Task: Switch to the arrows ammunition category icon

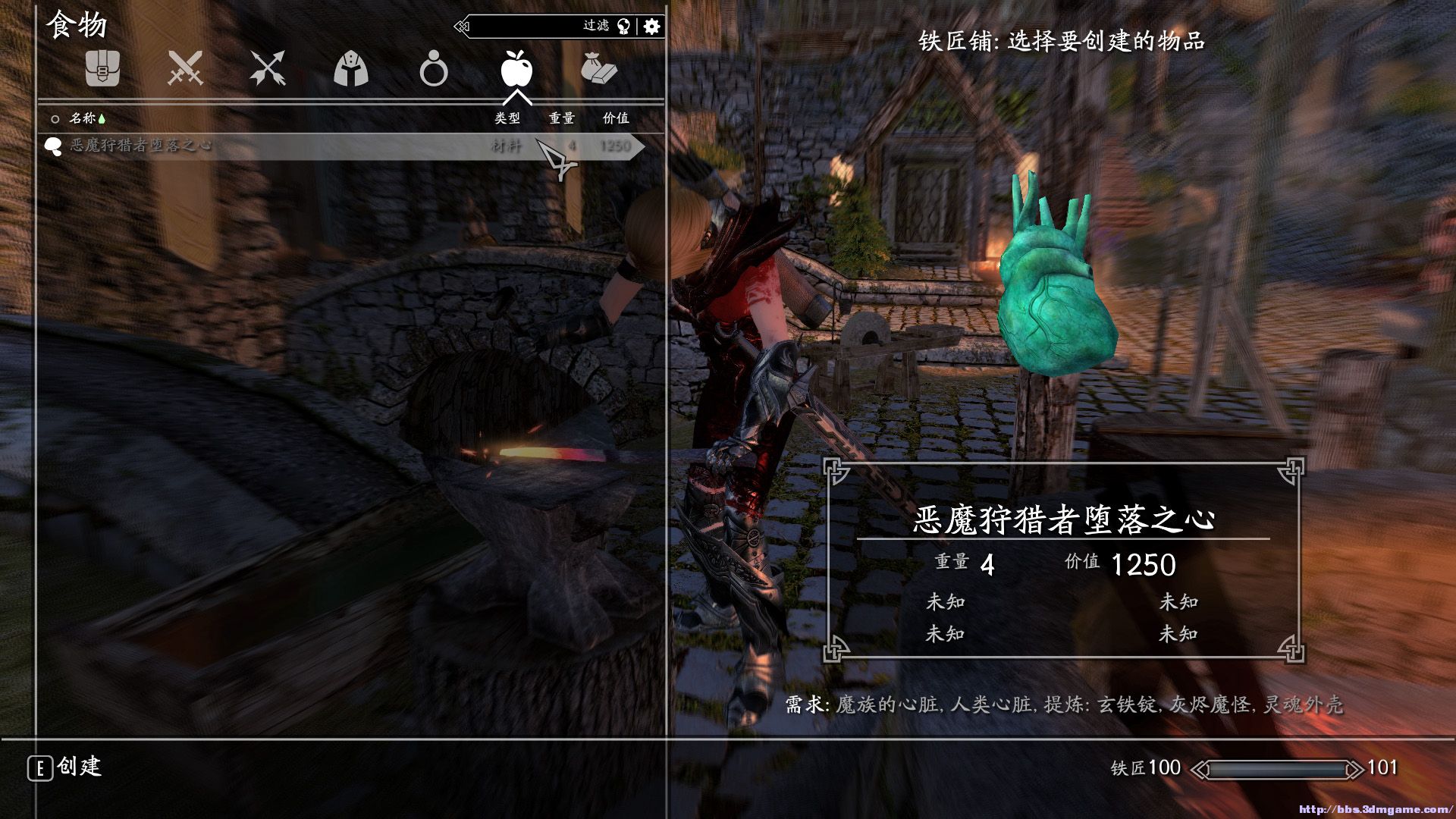Action: click(269, 69)
